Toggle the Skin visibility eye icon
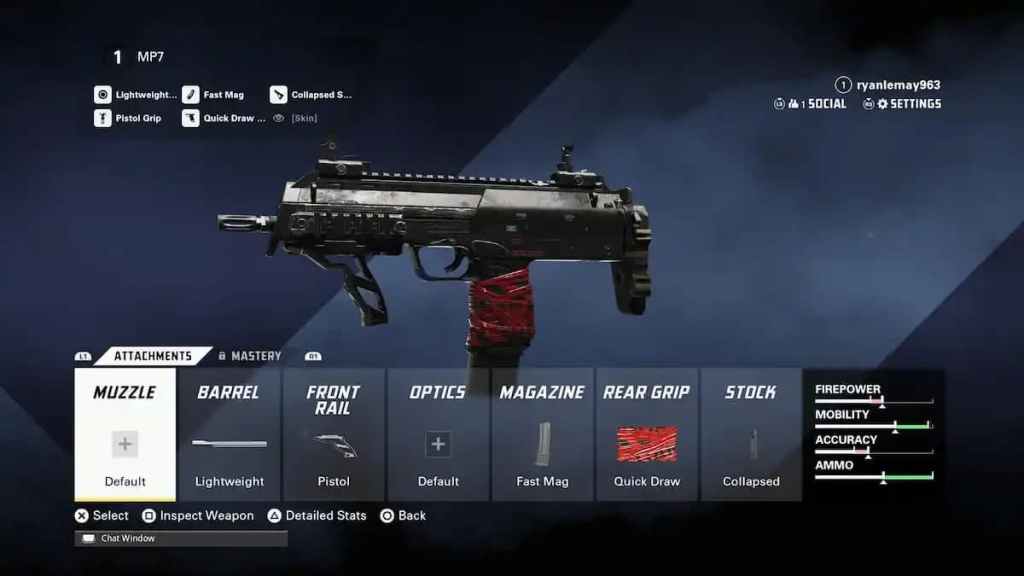Screen dimensions: 1024x576 click(x=279, y=118)
